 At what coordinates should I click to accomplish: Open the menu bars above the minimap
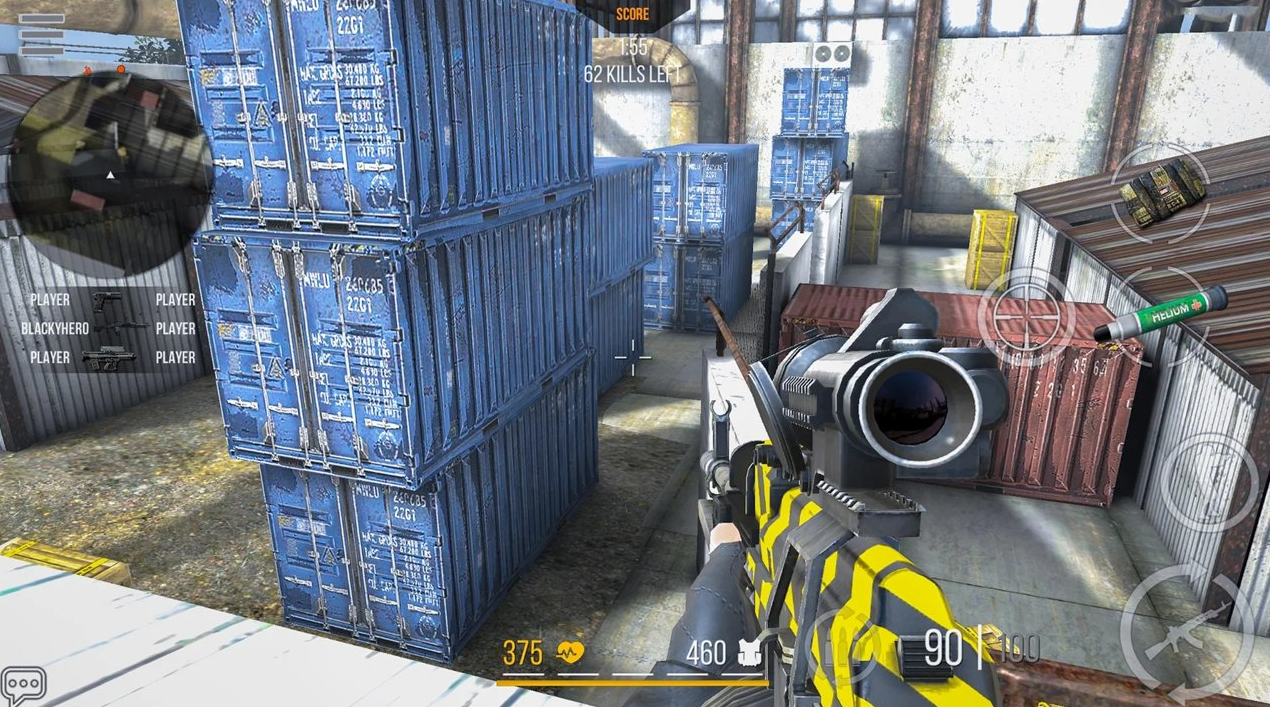pyautogui.click(x=42, y=33)
